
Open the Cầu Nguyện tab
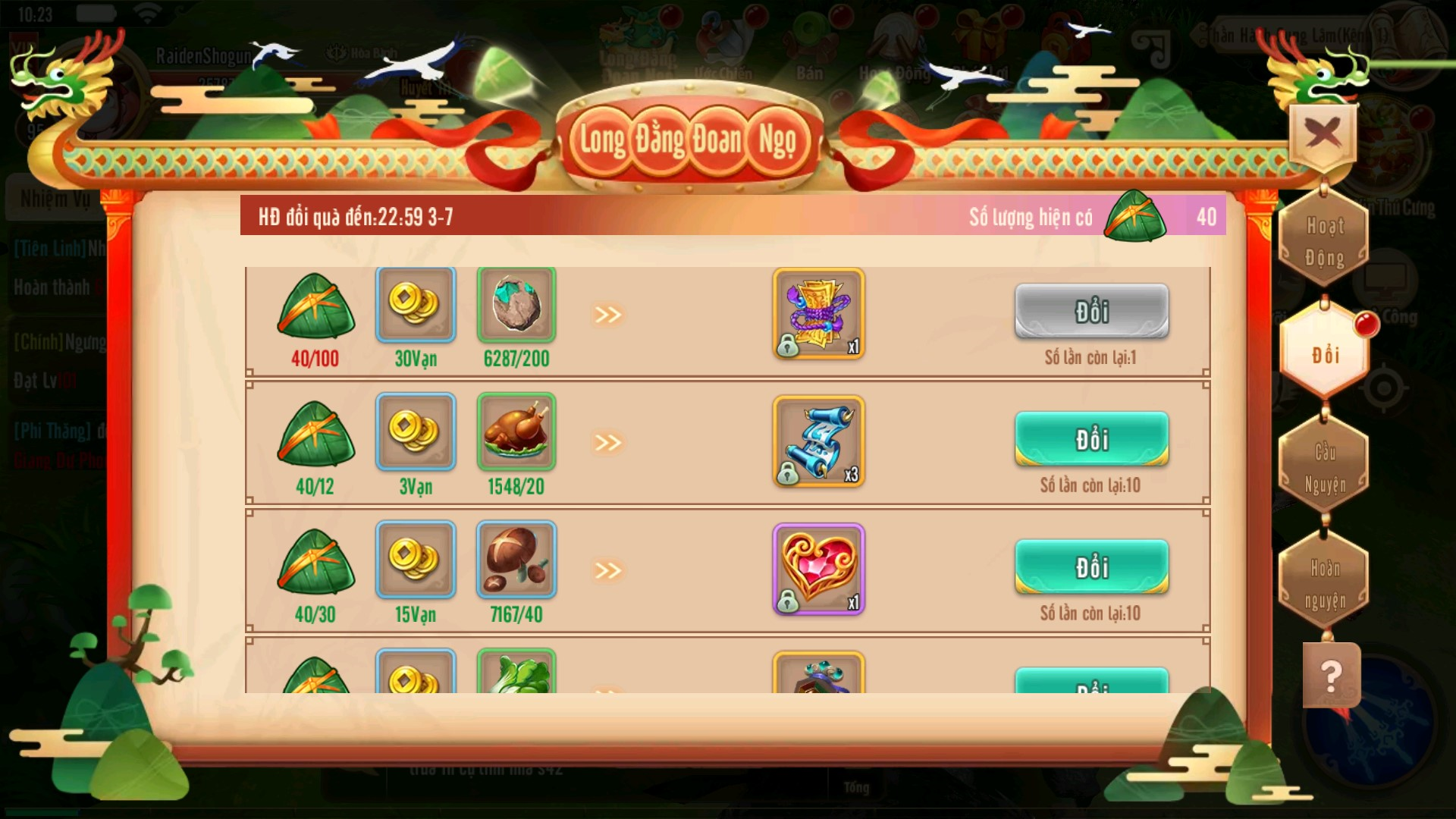click(x=1324, y=468)
